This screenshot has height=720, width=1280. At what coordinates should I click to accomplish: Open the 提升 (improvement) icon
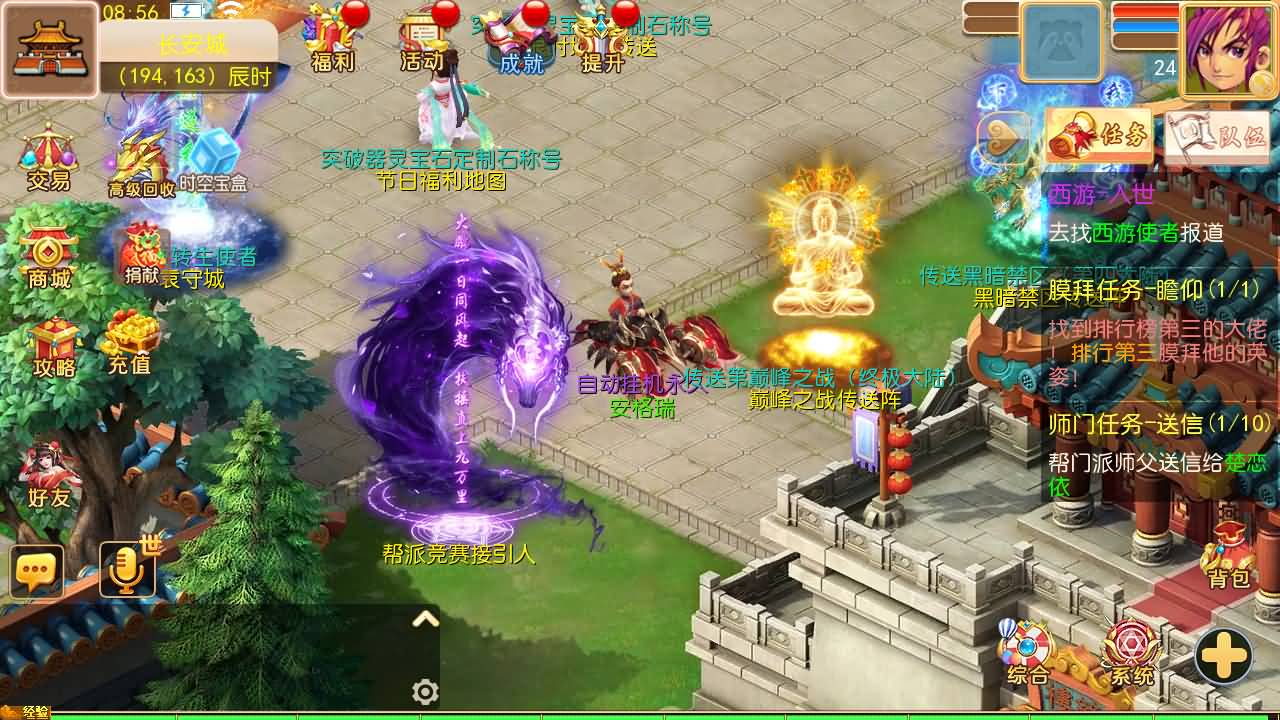601,40
